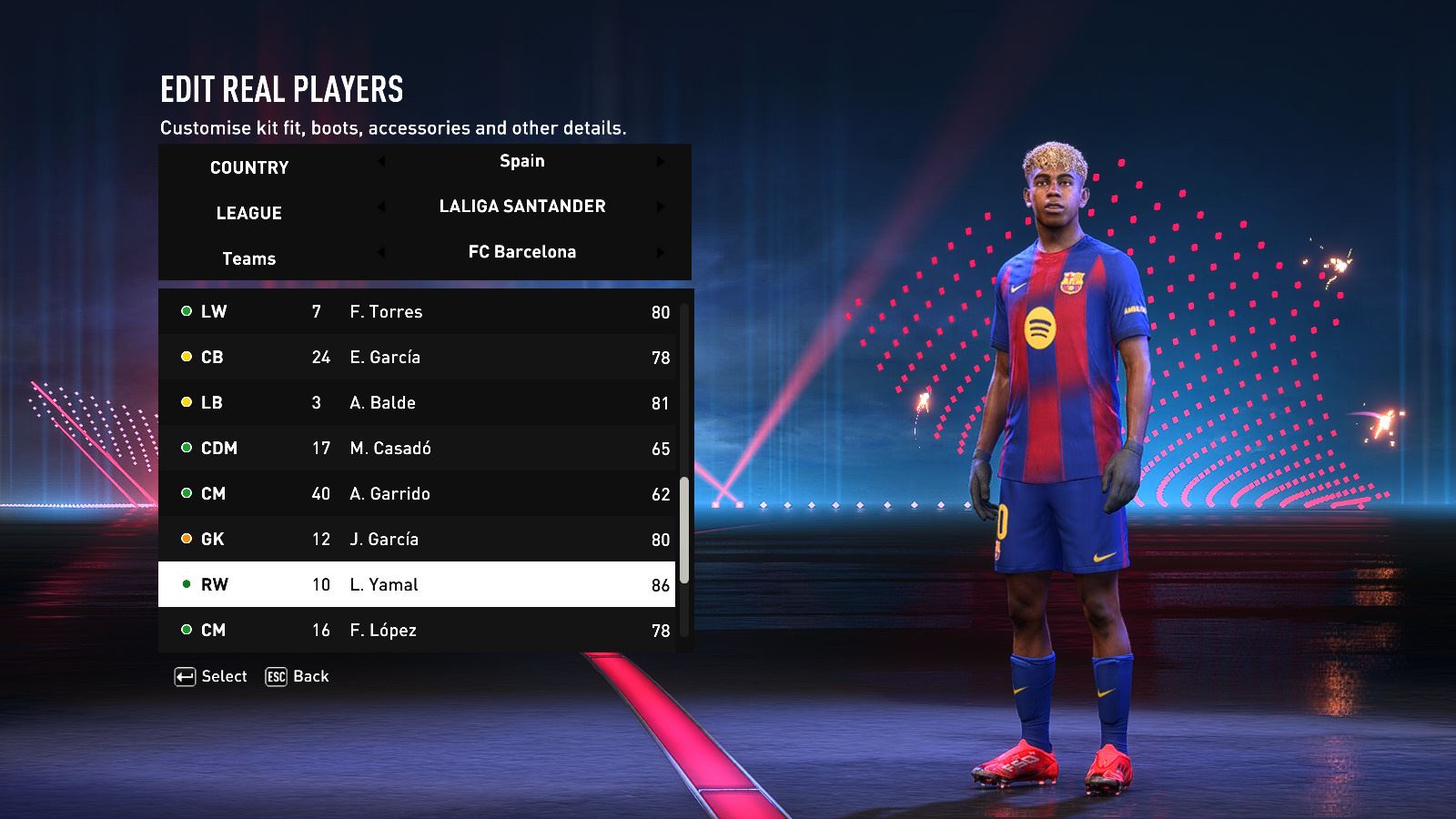Click the right arrow next to Spain

[x=661, y=161]
